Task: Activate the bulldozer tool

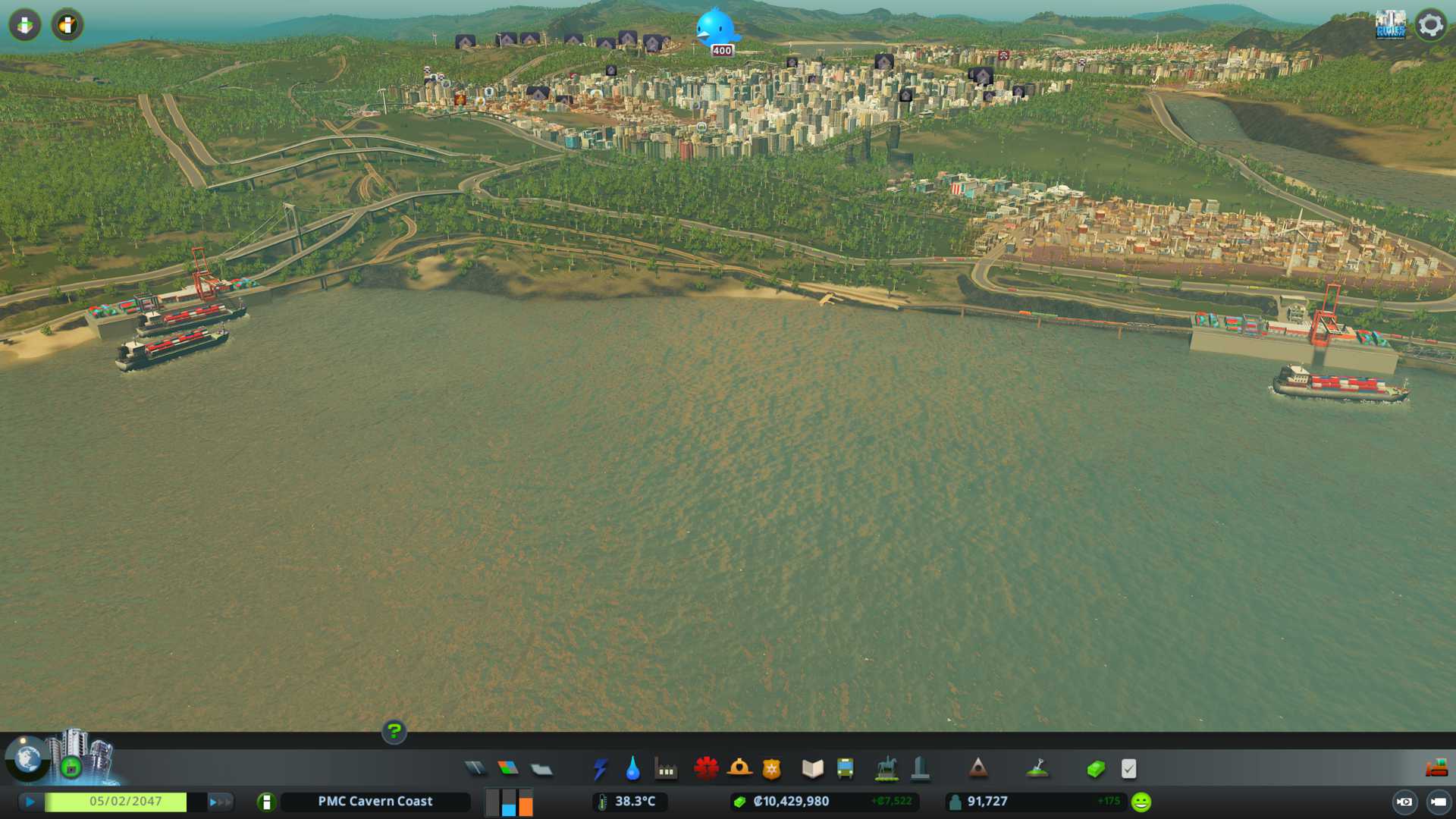Action: [1436, 769]
